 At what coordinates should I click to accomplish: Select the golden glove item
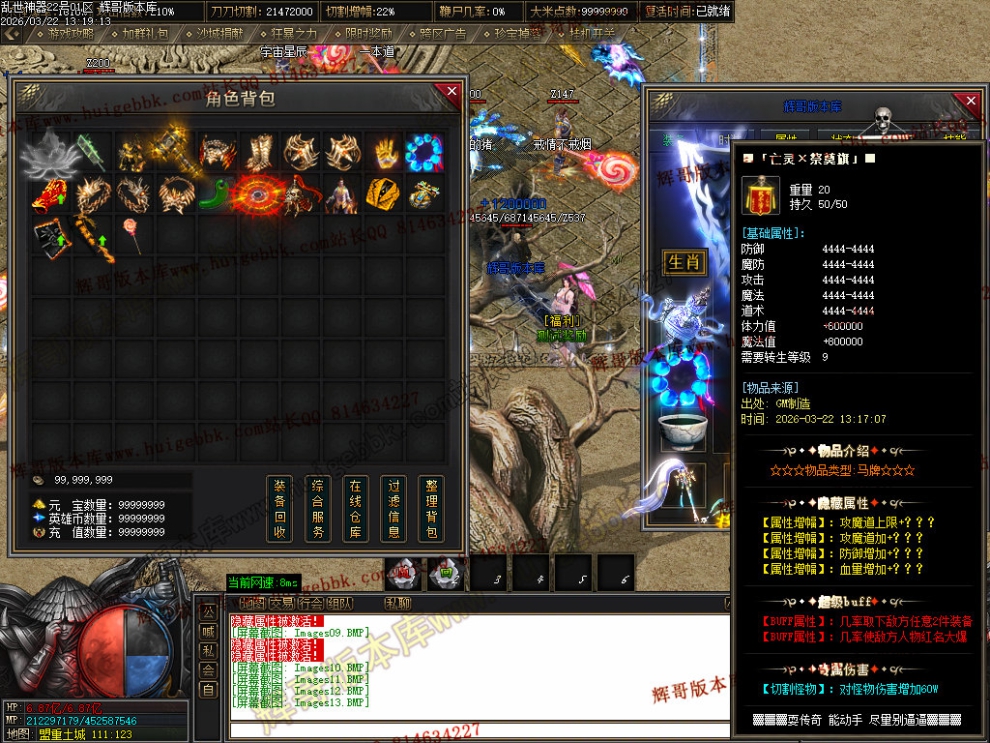[x=385, y=152]
